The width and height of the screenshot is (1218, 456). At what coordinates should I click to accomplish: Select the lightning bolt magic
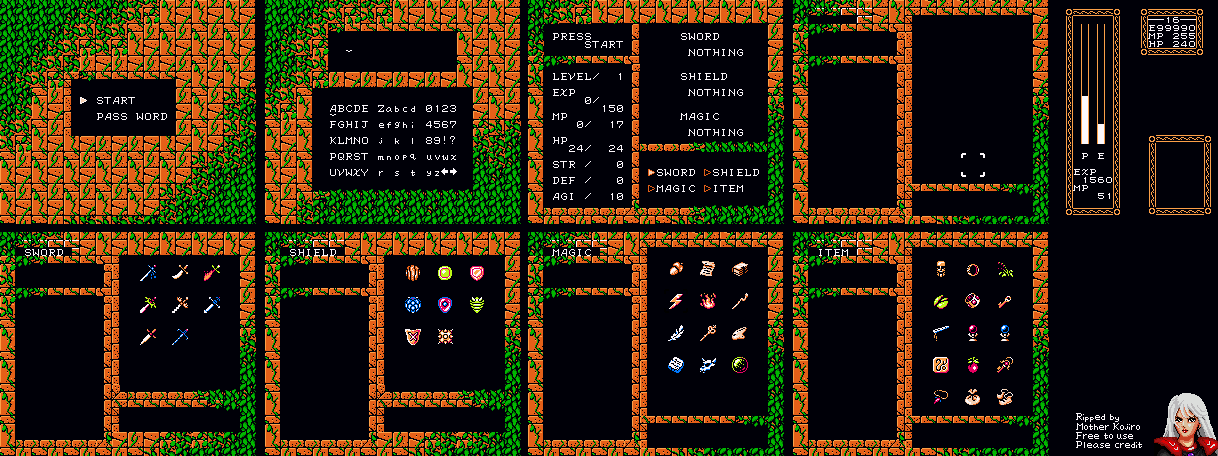(x=677, y=300)
